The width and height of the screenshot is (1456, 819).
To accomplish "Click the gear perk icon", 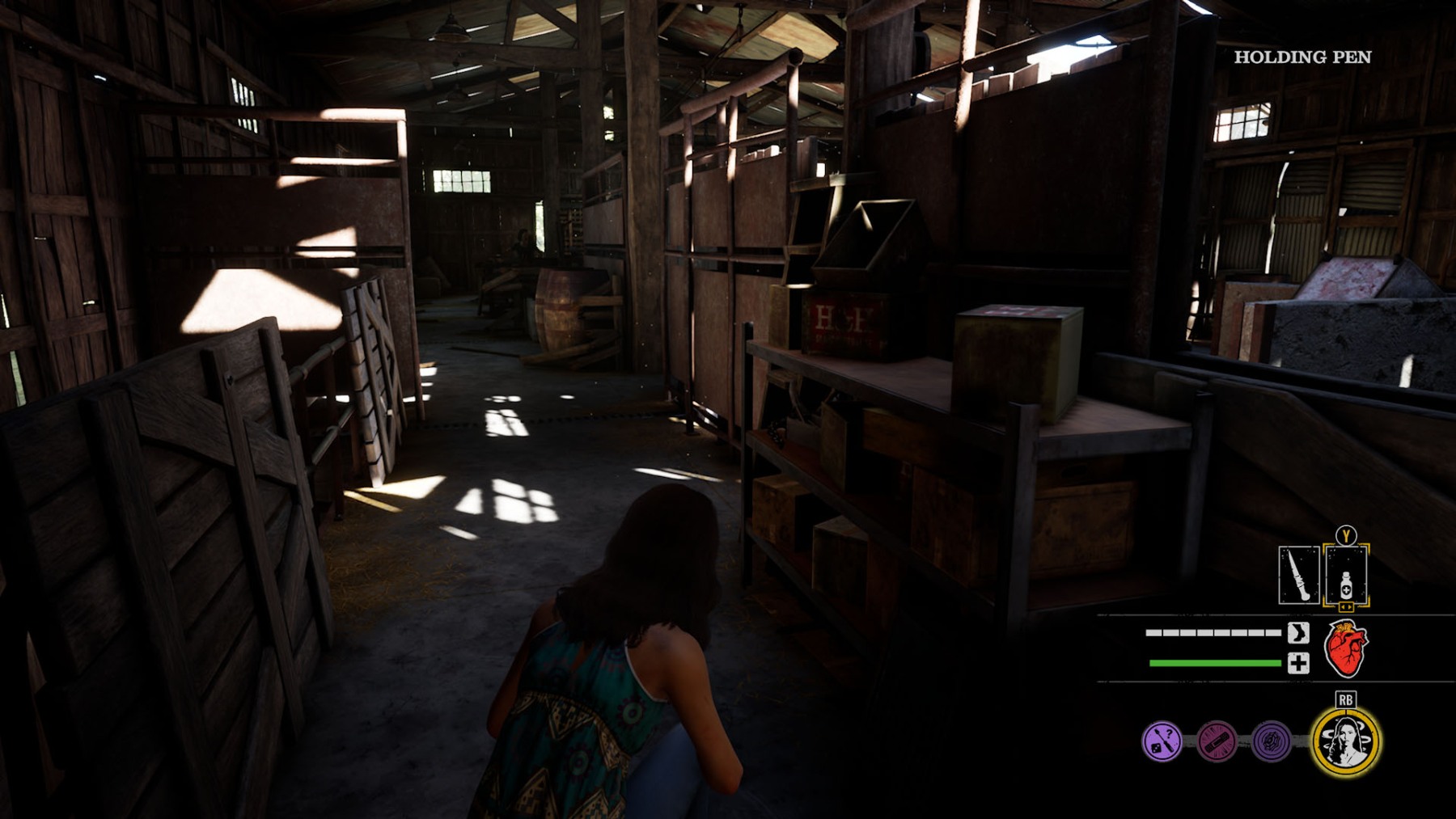I will coord(1271,741).
